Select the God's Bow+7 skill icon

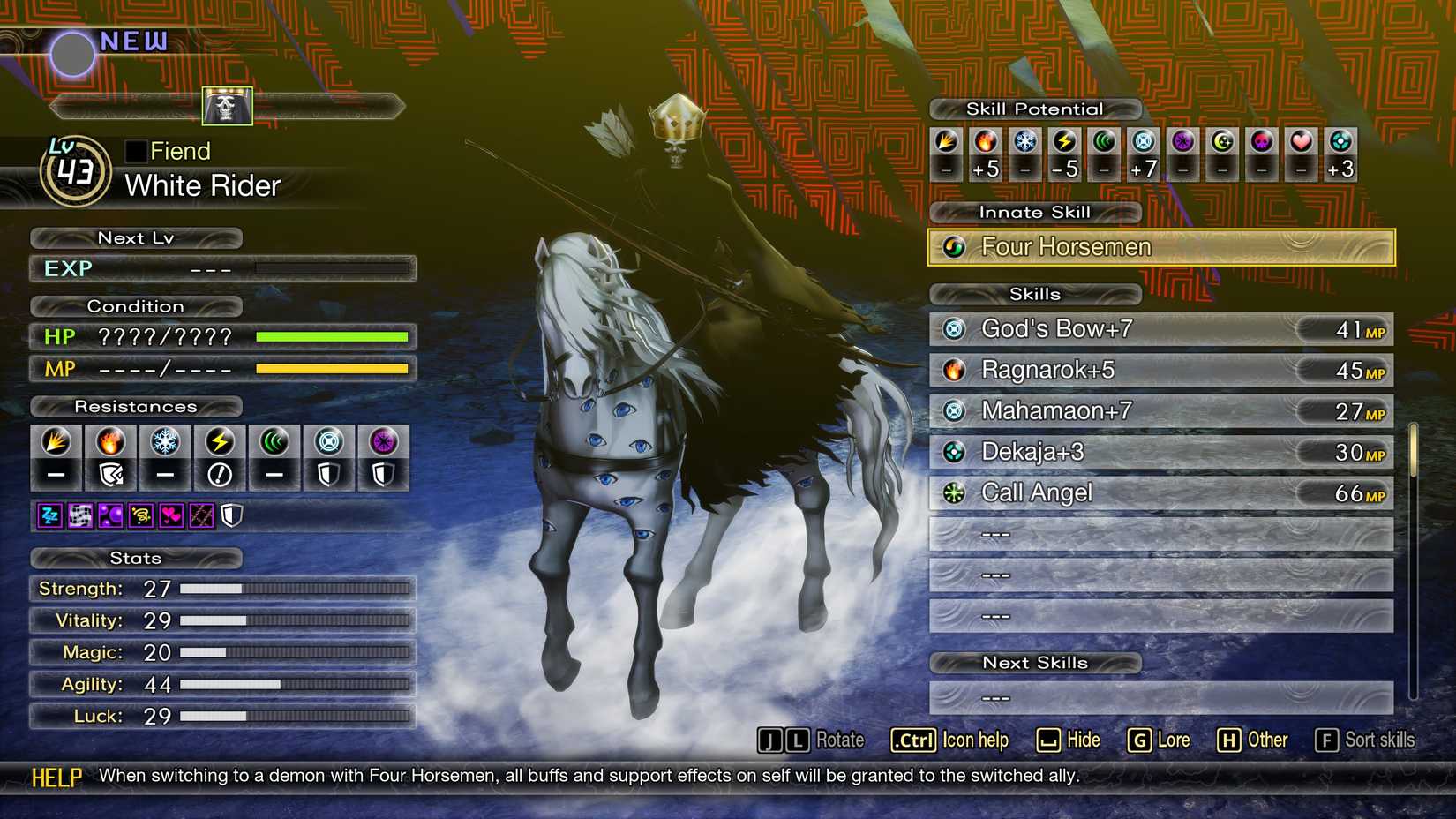pyautogui.click(x=956, y=328)
